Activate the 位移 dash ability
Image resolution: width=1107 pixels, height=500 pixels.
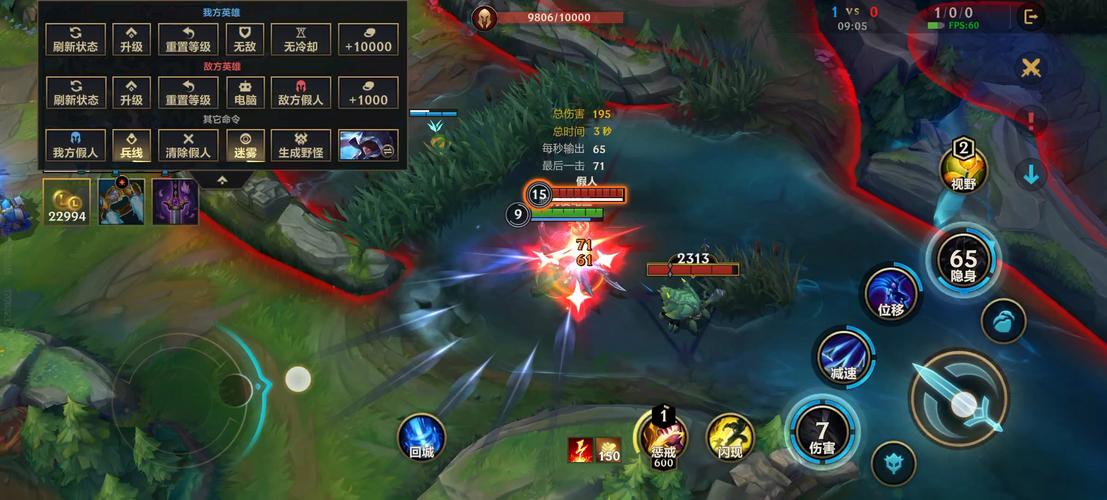click(891, 295)
